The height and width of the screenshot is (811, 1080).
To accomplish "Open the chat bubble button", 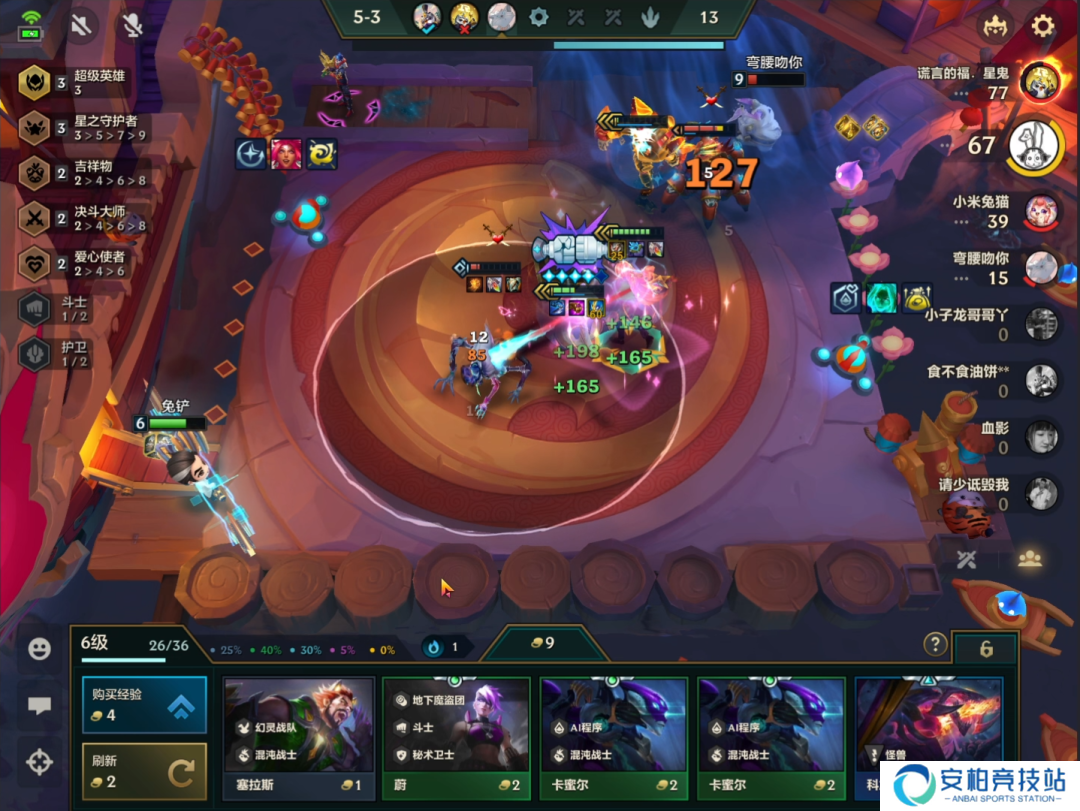I will pyautogui.click(x=39, y=706).
